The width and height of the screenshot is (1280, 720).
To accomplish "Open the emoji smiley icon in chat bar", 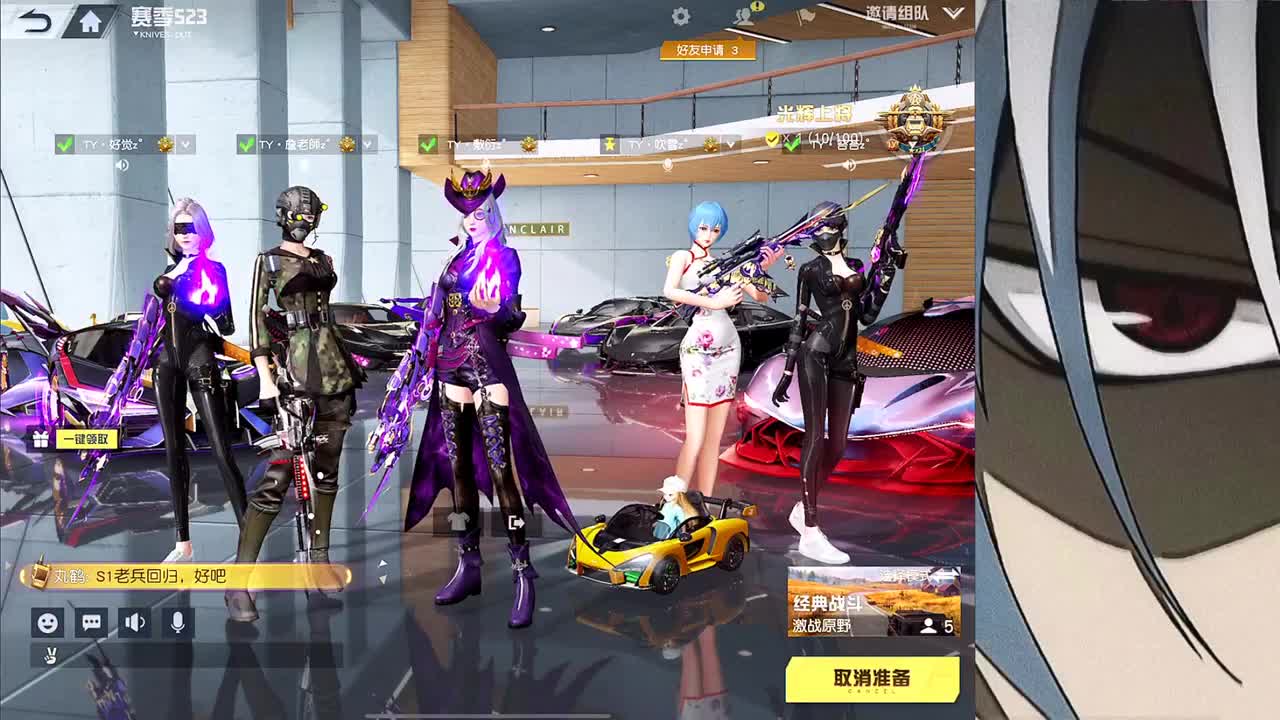I will pos(47,623).
